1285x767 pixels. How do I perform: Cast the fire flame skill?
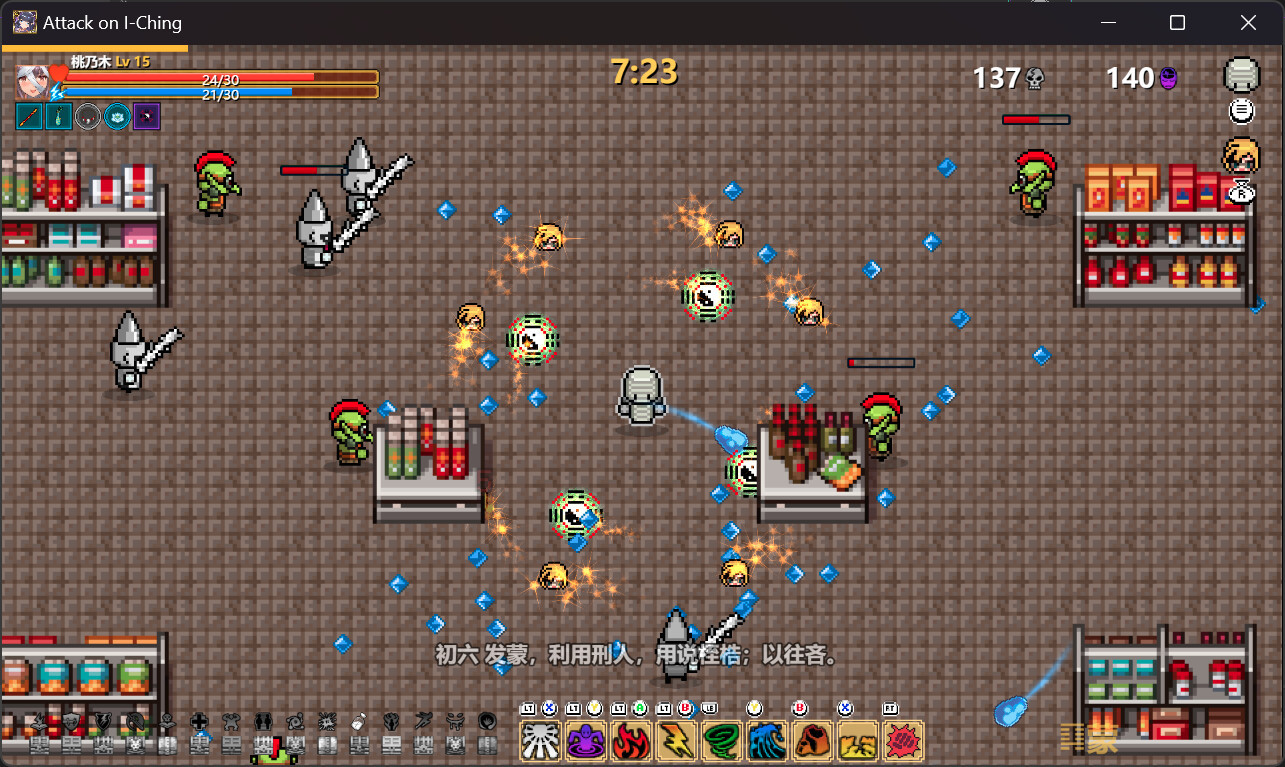pos(632,741)
